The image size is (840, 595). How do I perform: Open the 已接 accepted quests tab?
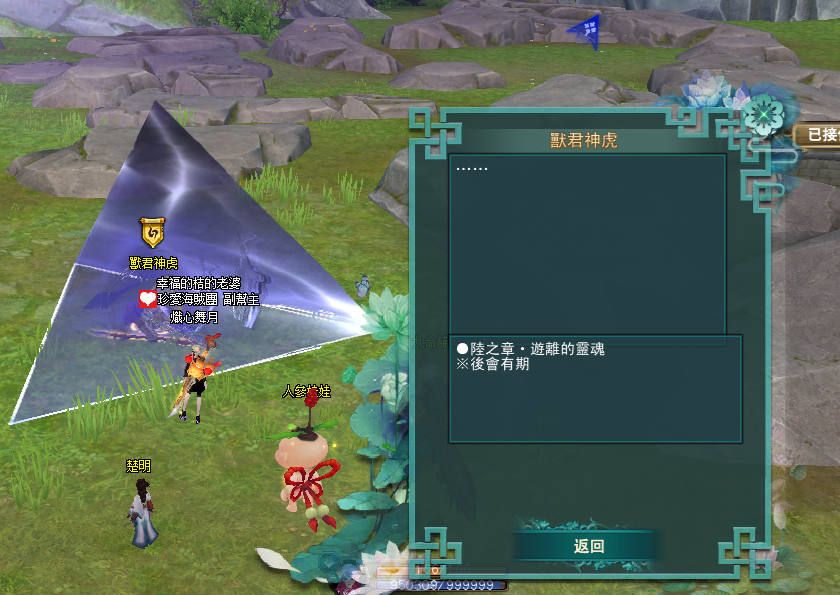pyautogui.click(x=820, y=134)
